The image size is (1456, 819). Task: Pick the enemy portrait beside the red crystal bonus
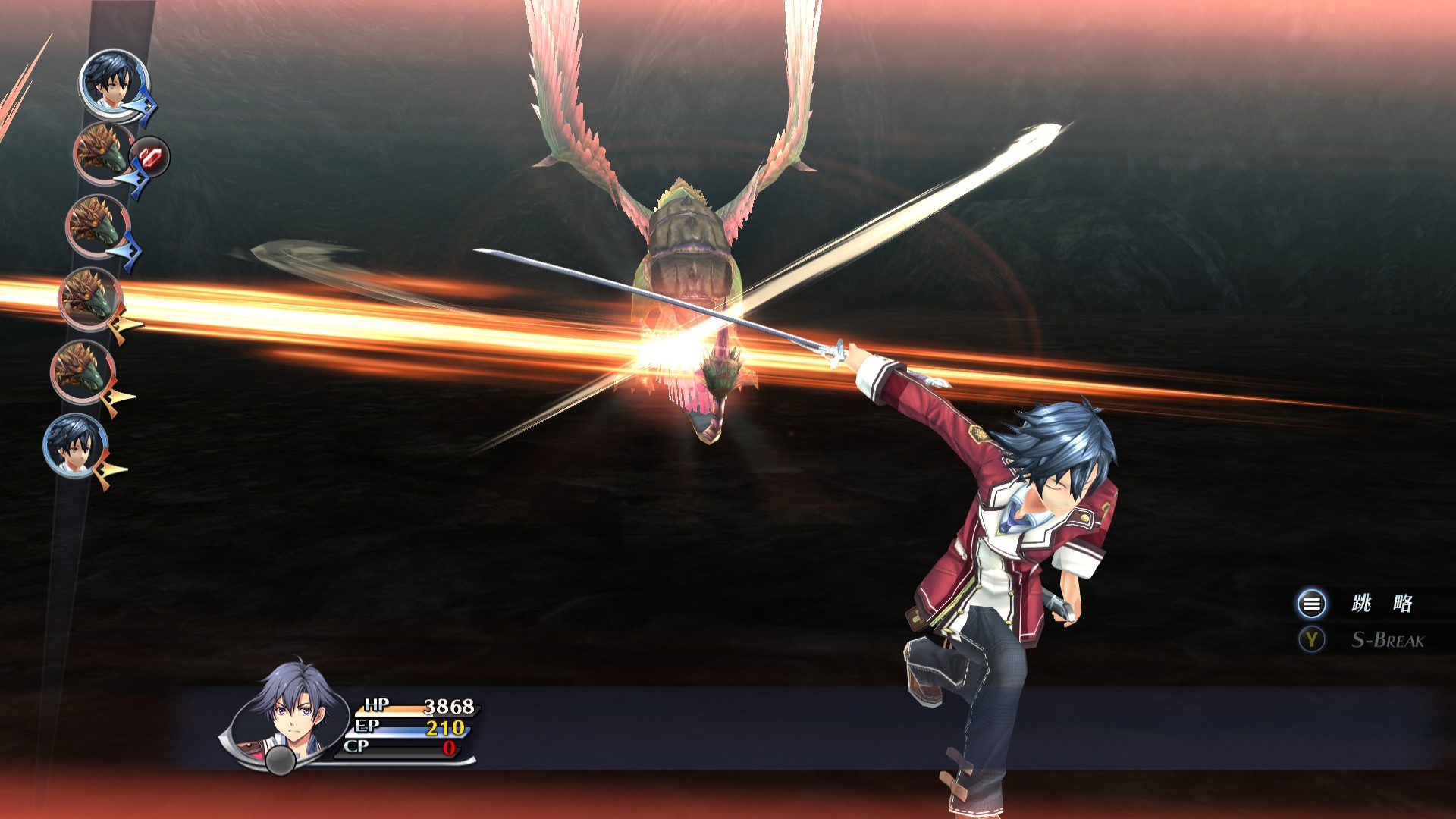pos(104,154)
